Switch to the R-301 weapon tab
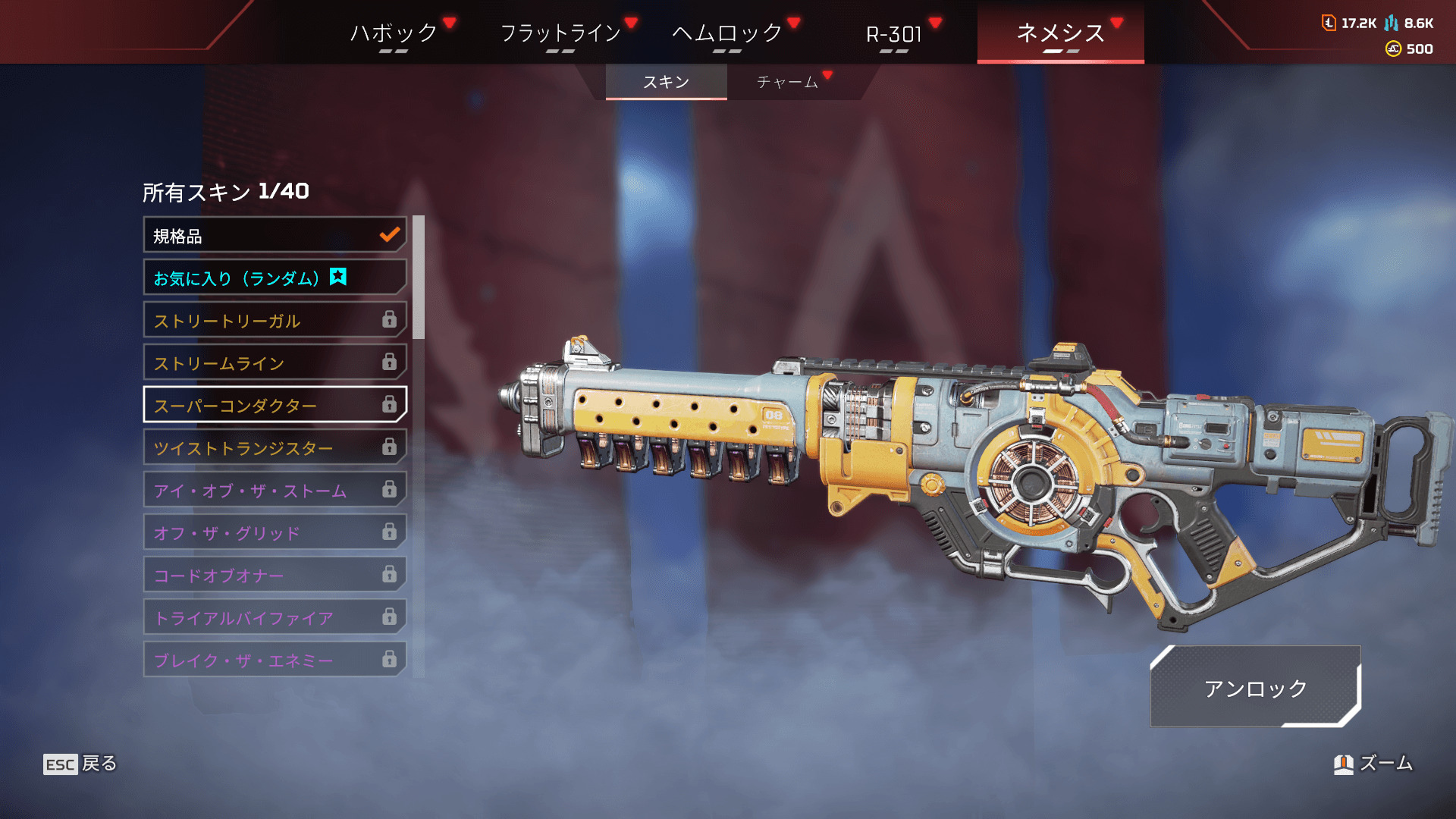 tap(894, 33)
